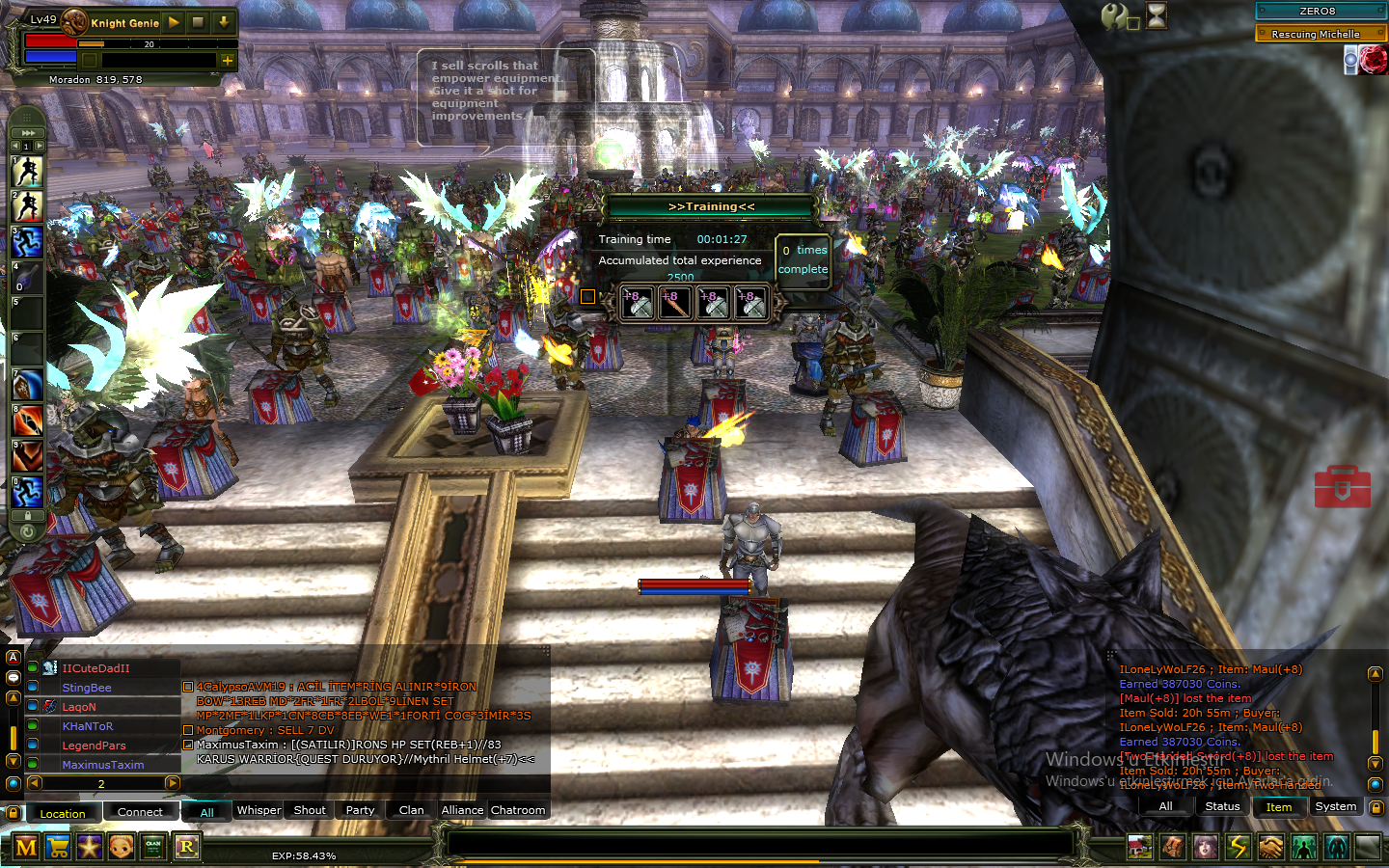Open the handshake trade icon
This screenshot has height=868, width=1389.
pyautogui.click(x=1271, y=848)
